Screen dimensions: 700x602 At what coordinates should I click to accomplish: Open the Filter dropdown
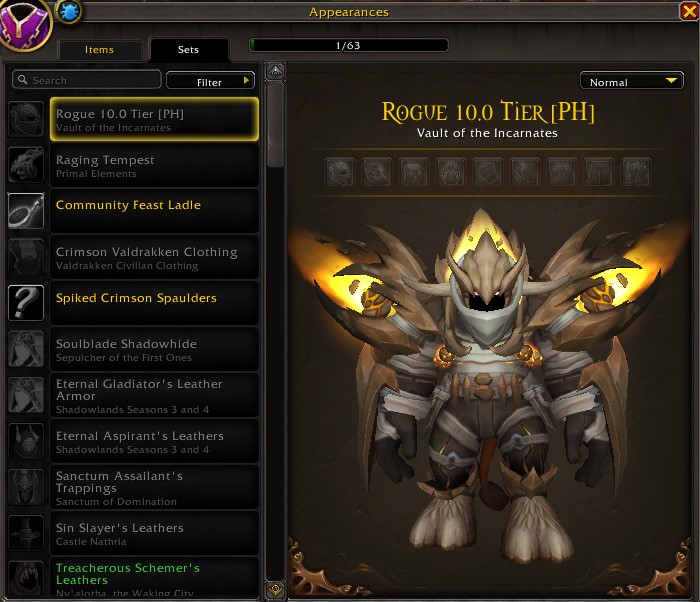pyautogui.click(x=211, y=82)
